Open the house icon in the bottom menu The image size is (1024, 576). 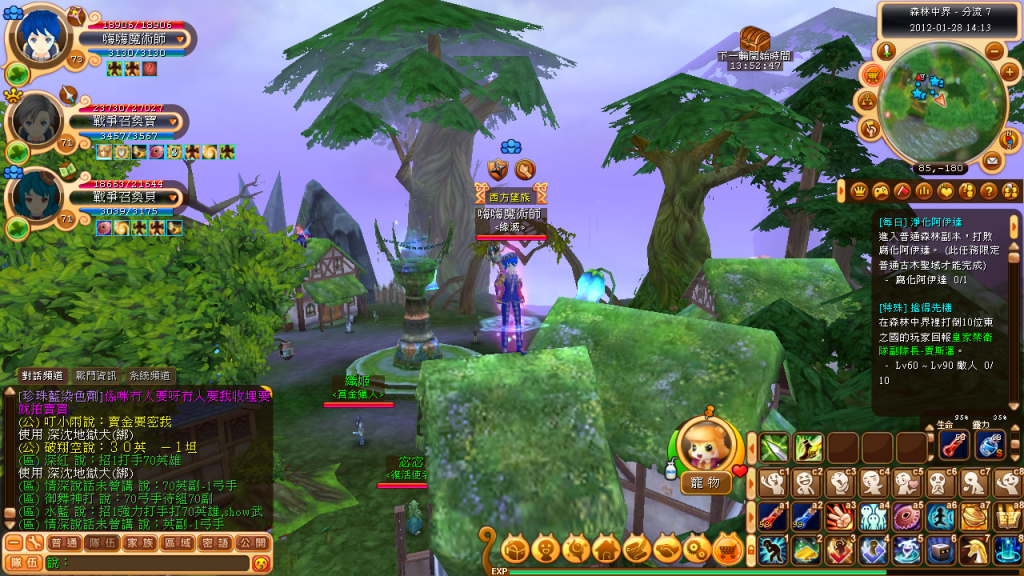coord(605,548)
